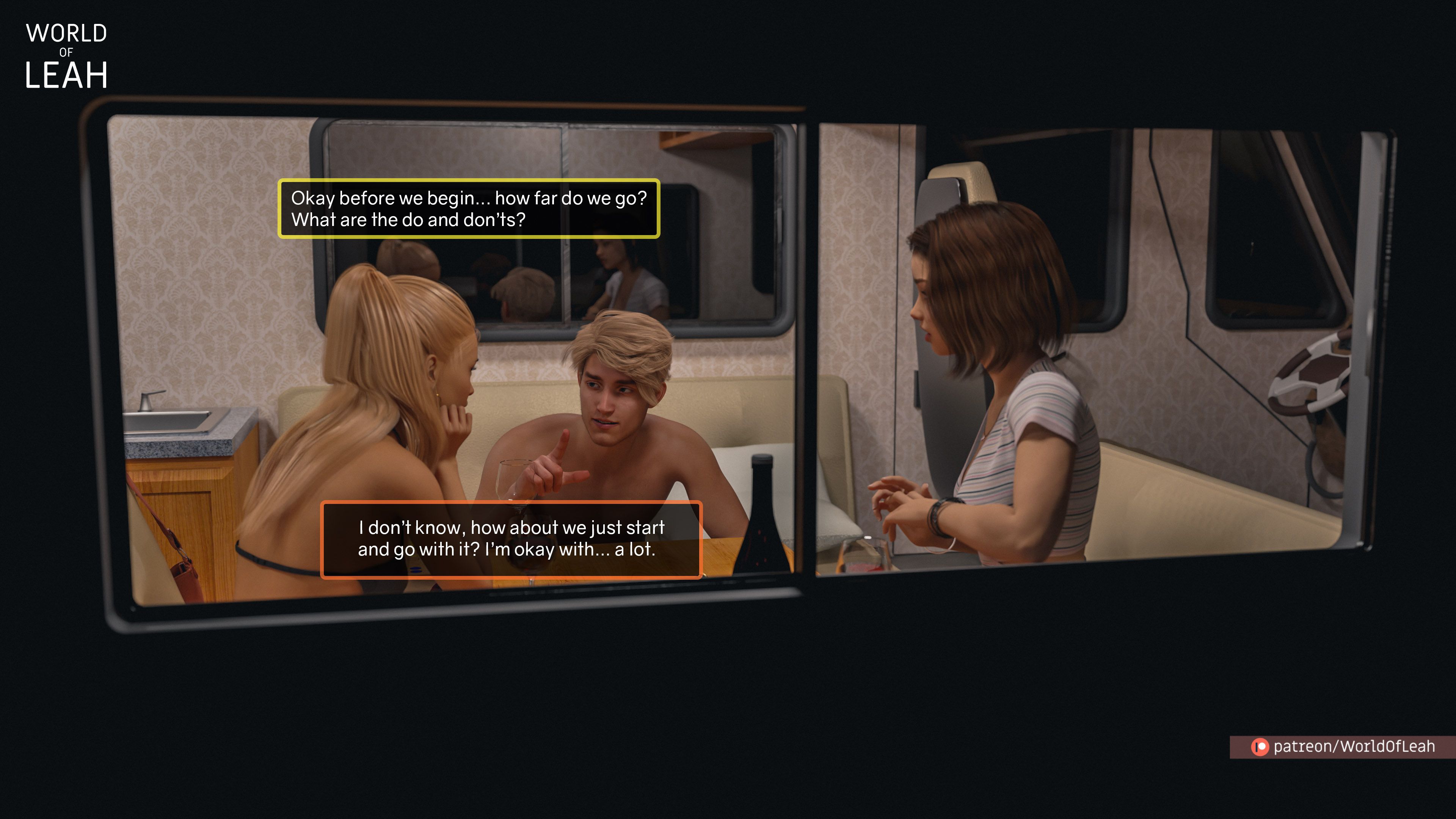Click the World of Leah logo

66,56
